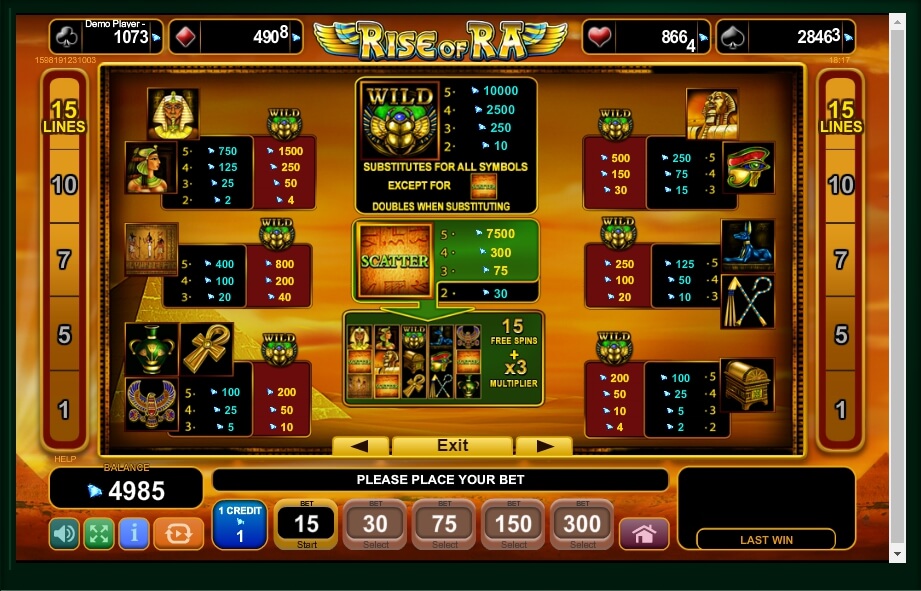Image resolution: width=921 pixels, height=591 pixels.
Task: Select the bet 30 button
Action: coord(375,525)
